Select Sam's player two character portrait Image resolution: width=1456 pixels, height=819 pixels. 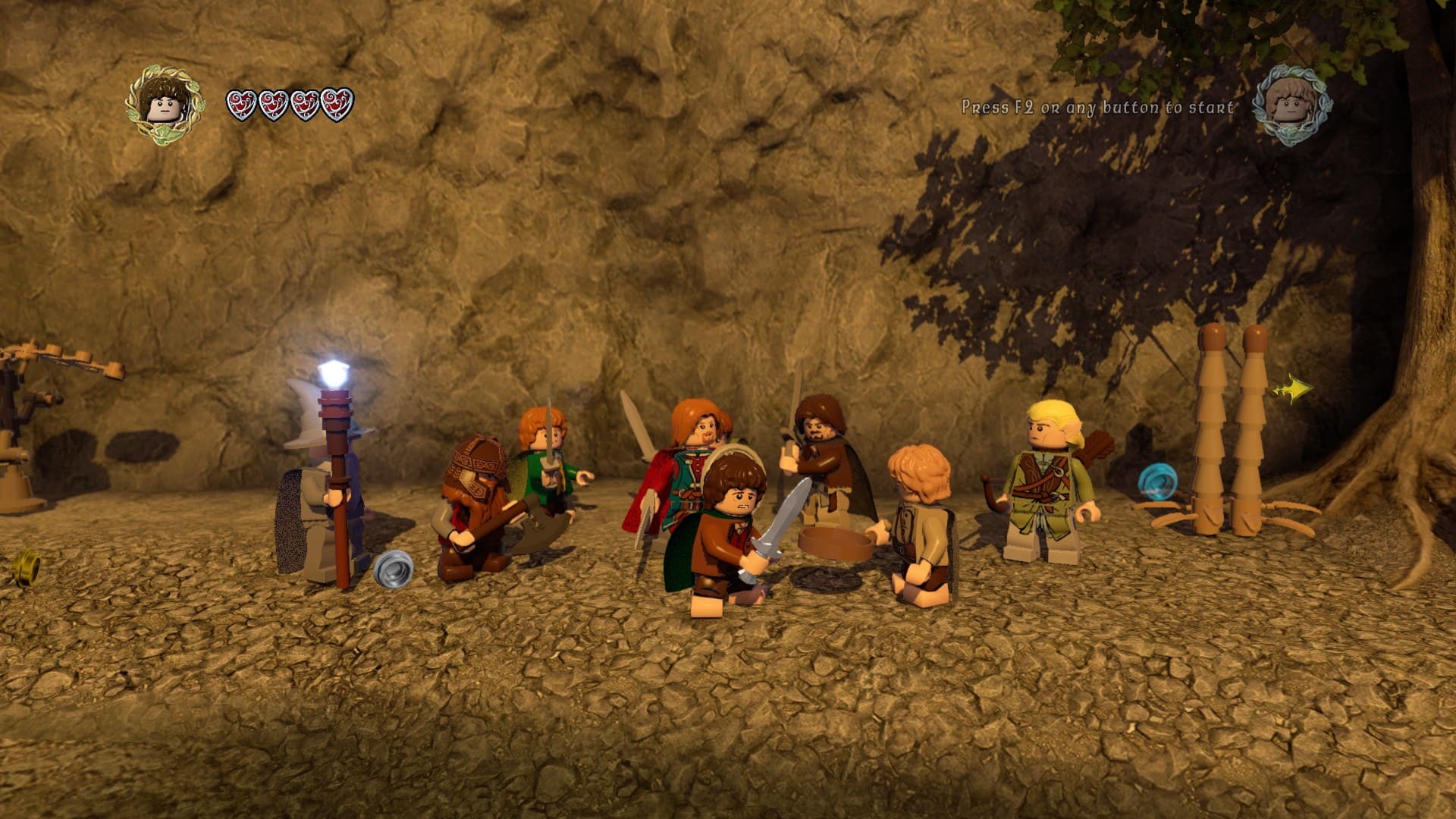click(x=1291, y=105)
